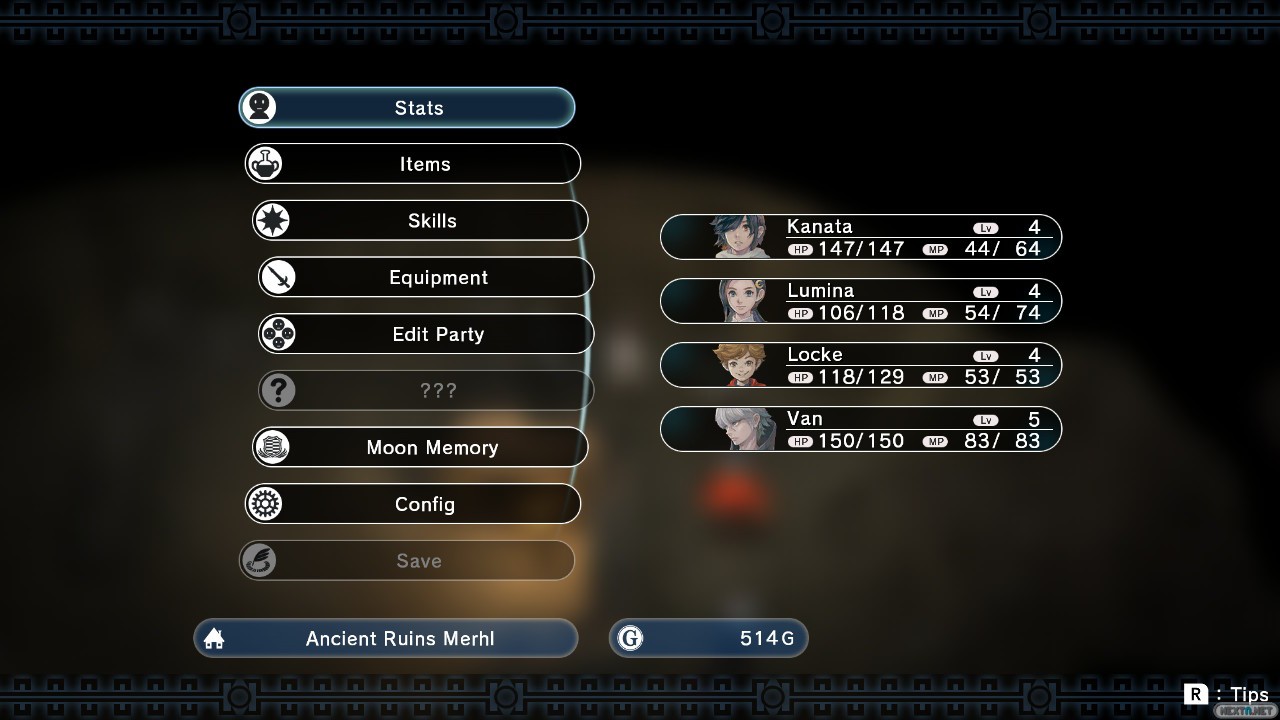Choose the Equipment option
Image resolution: width=1280 pixels, height=720 pixels.
[426, 277]
